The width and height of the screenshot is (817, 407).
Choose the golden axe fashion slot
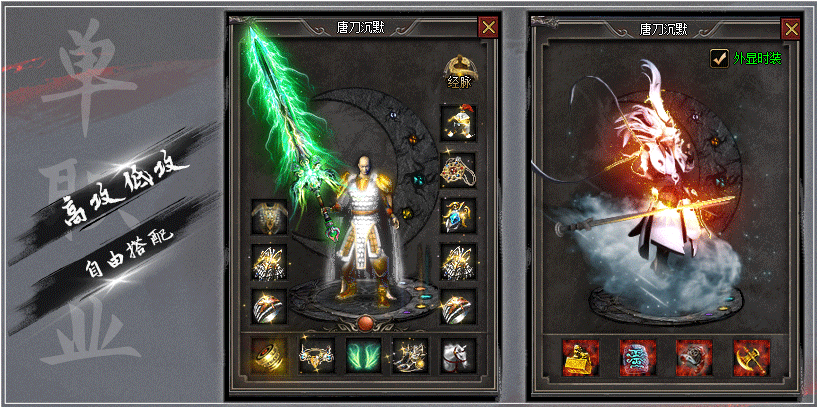point(748,354)
